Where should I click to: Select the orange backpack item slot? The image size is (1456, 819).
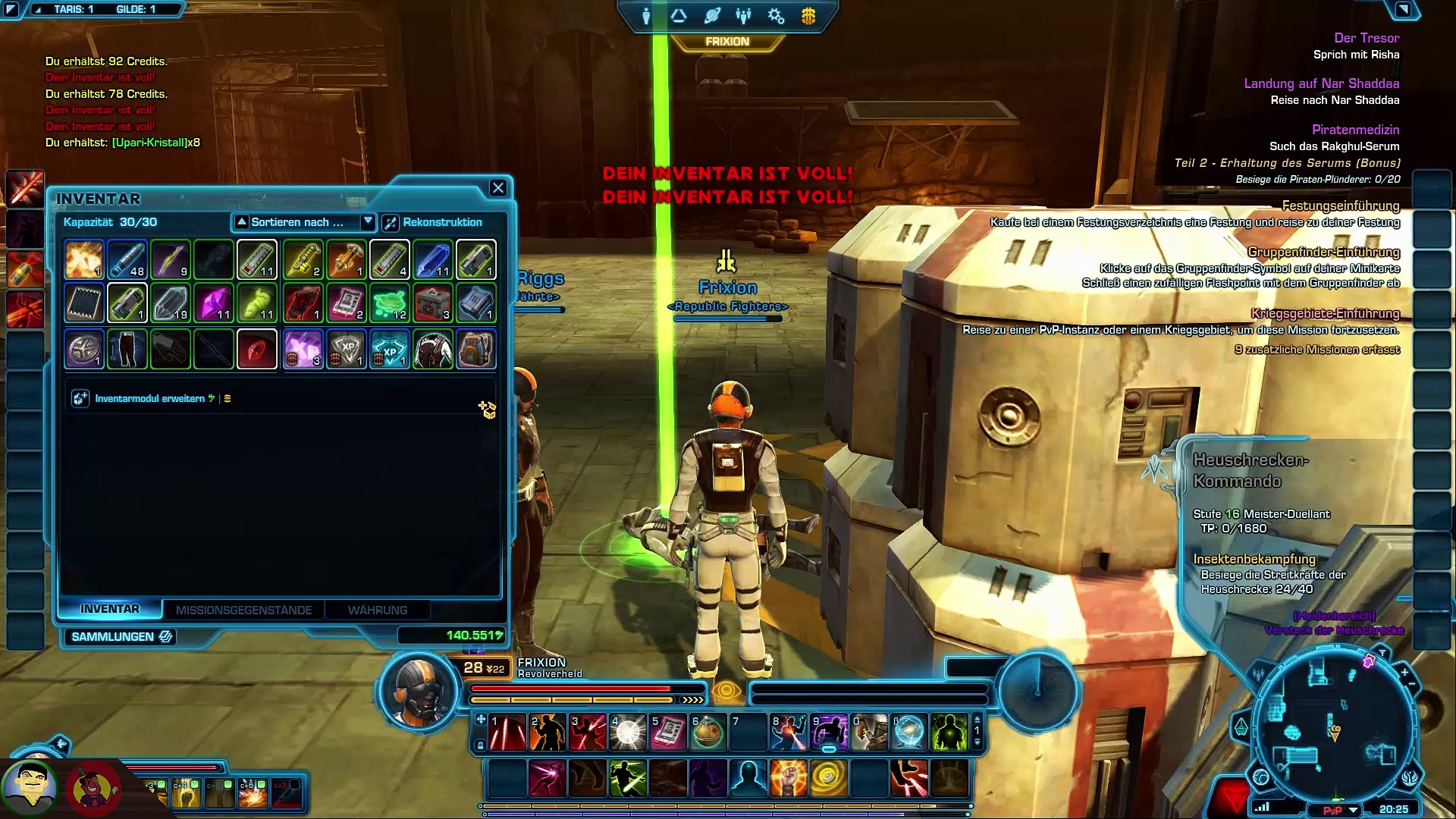475,349
